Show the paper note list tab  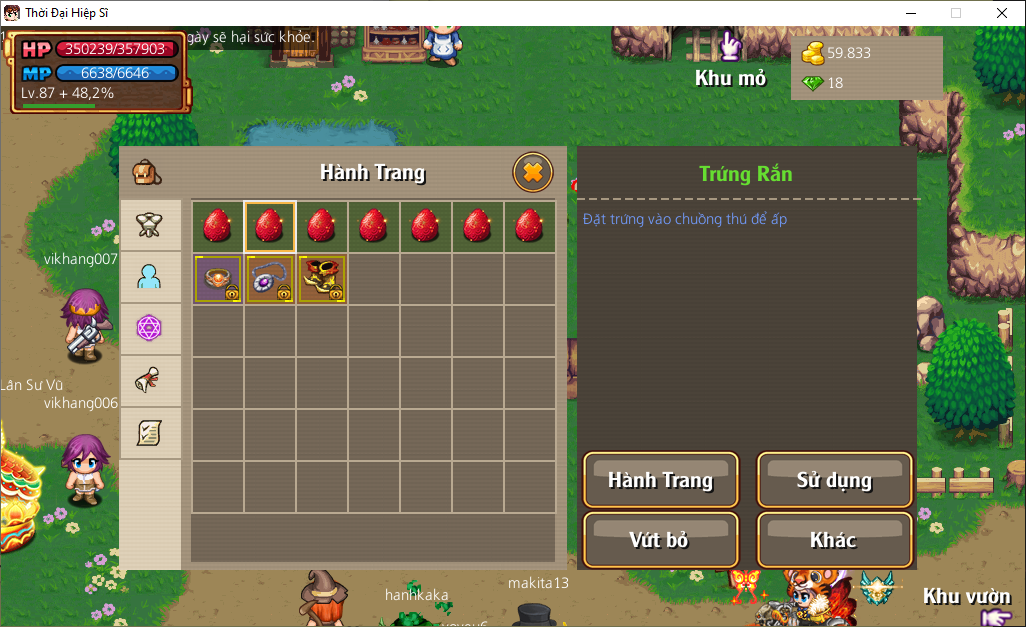click(x=150, y=432)
